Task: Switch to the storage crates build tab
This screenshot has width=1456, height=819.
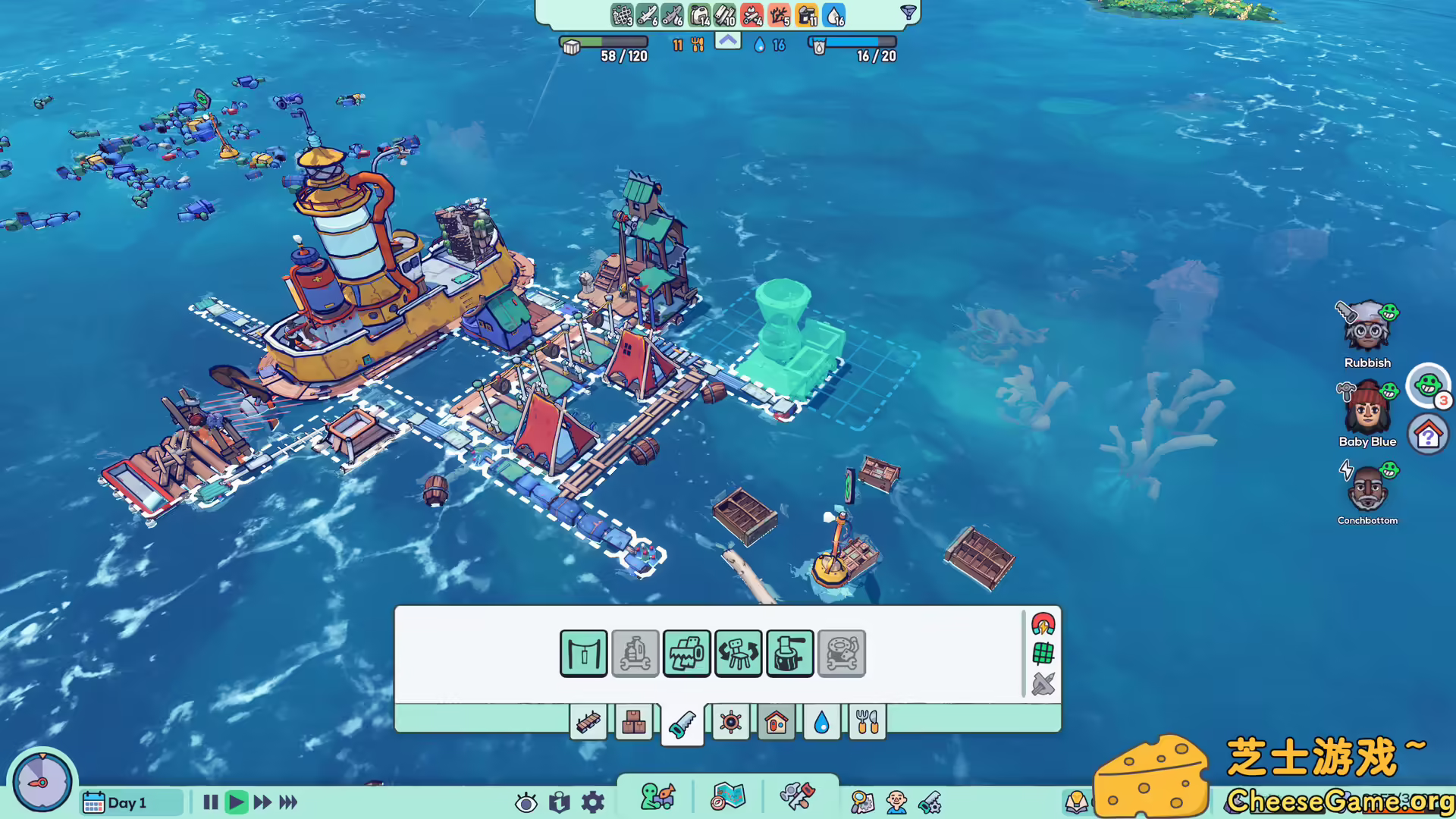Action: point(635,723)
